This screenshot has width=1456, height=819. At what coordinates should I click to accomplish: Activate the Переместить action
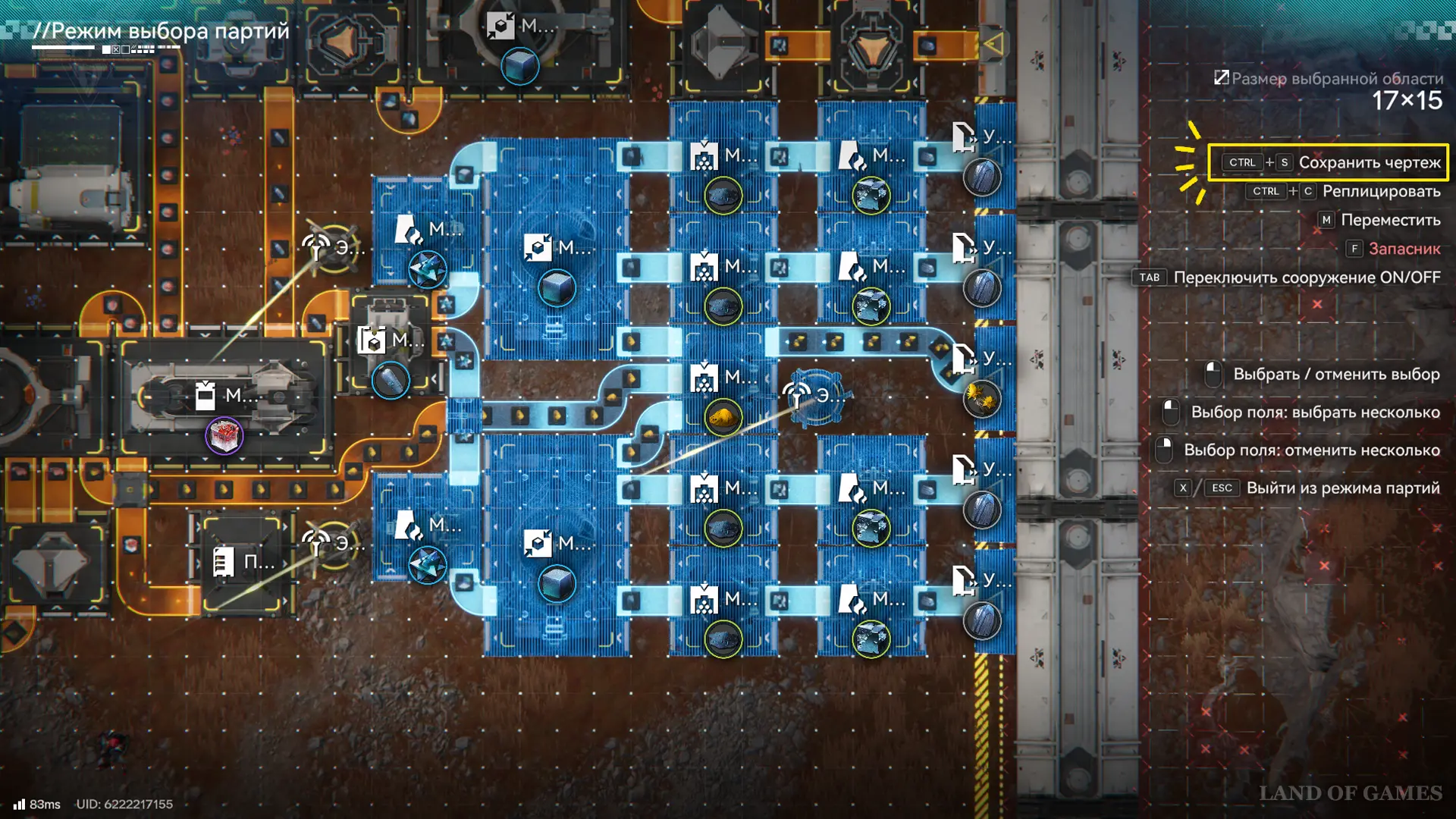(1390, 220)
